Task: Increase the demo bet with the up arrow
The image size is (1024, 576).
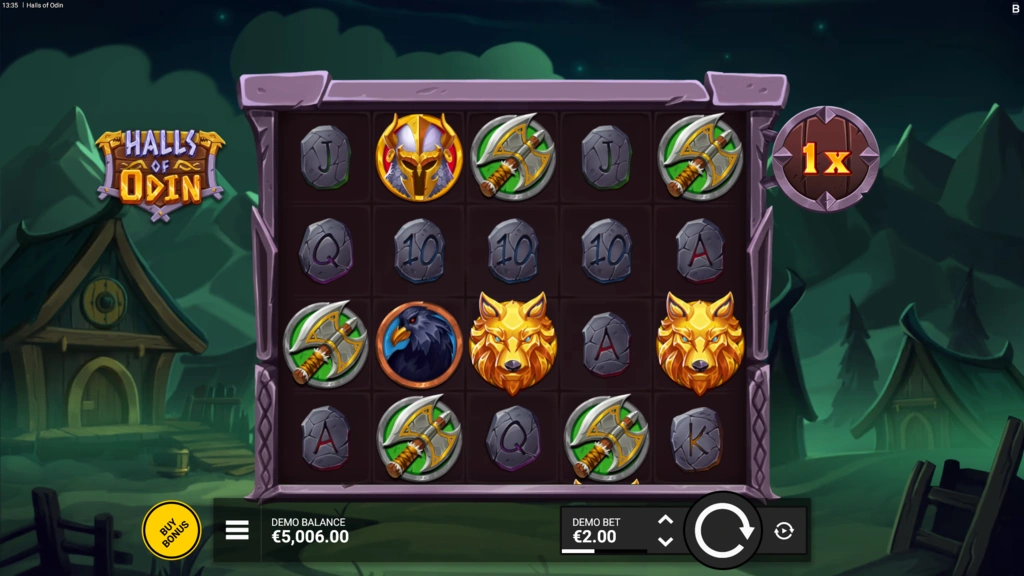Action: pos(665,520)
